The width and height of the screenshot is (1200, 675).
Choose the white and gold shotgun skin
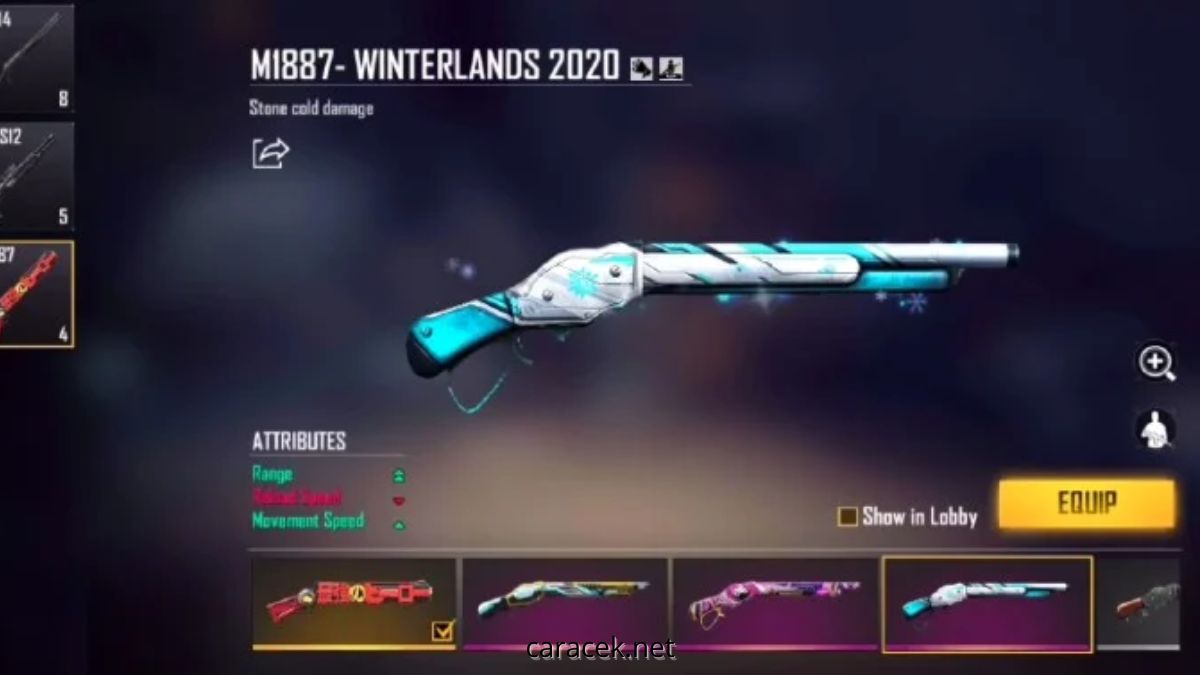tap(565, 602)
